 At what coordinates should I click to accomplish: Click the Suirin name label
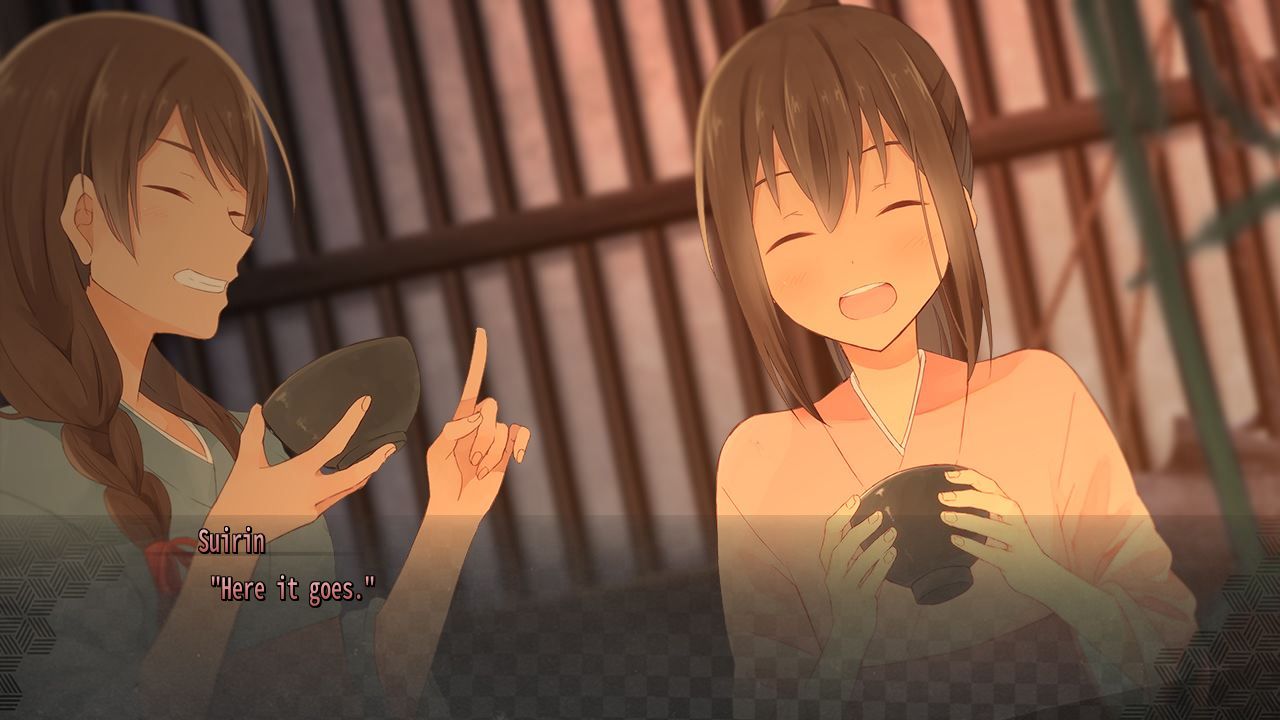(233, 542)
